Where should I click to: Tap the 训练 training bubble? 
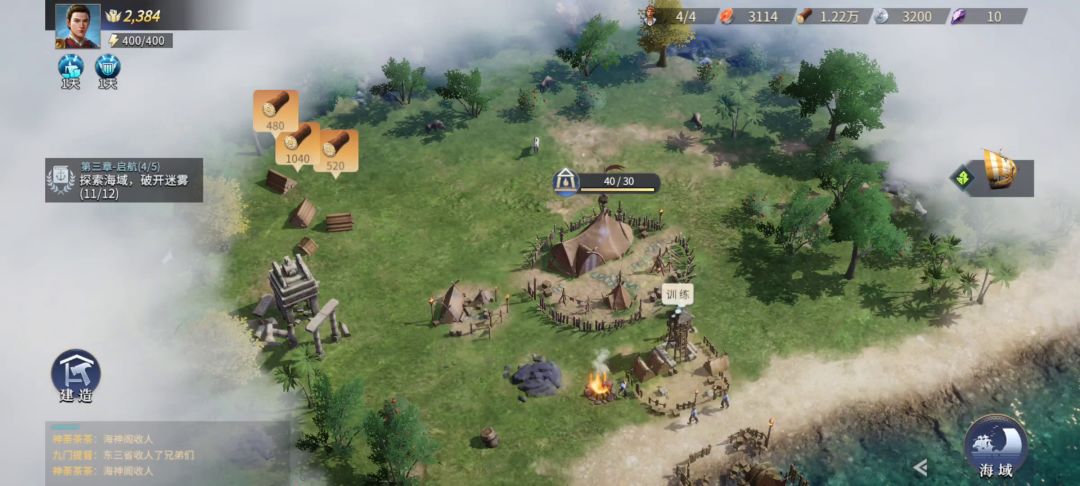[x=678, y=295]
